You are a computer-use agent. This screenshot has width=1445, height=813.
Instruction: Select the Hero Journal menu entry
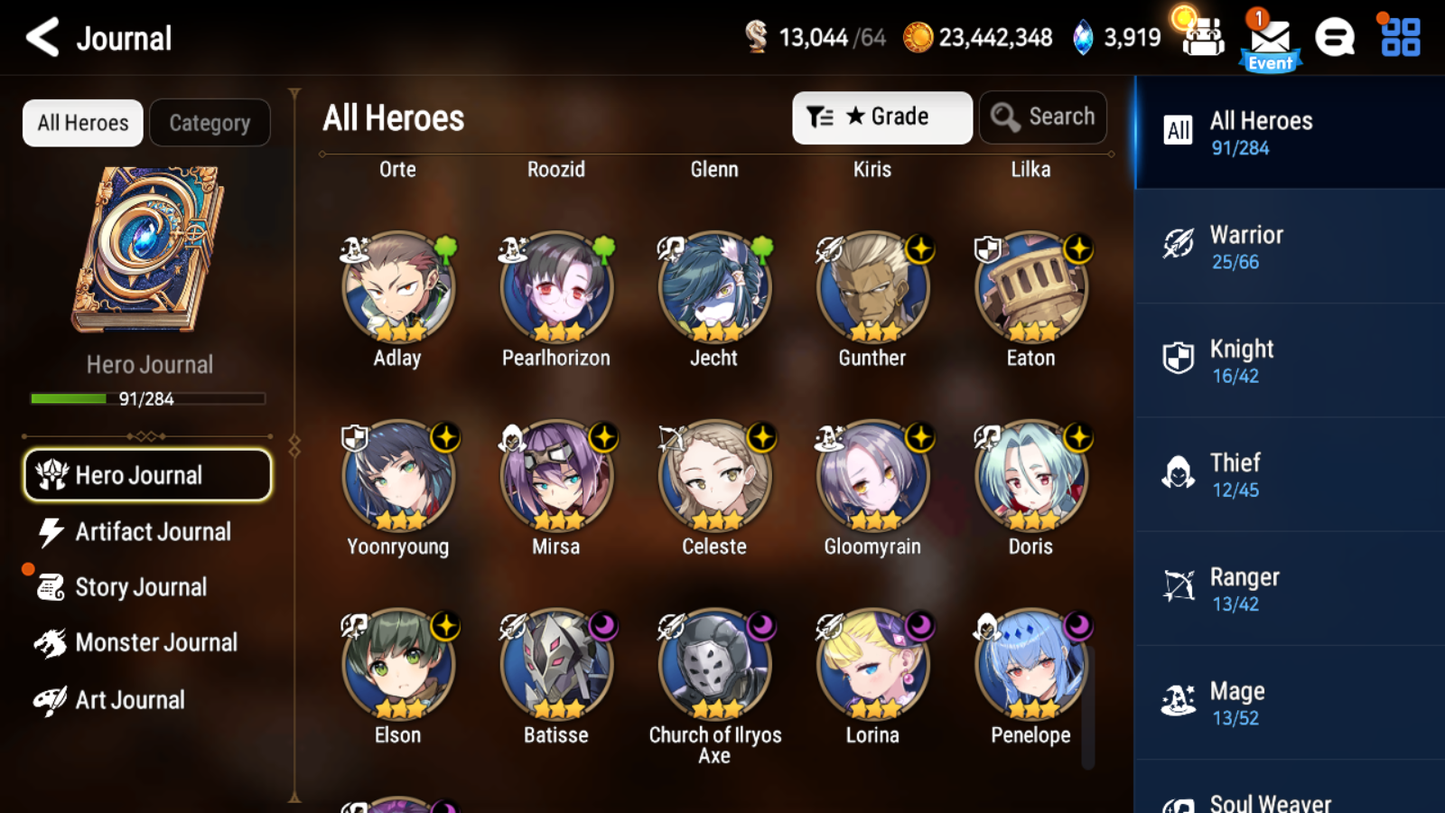coord(147,475)
